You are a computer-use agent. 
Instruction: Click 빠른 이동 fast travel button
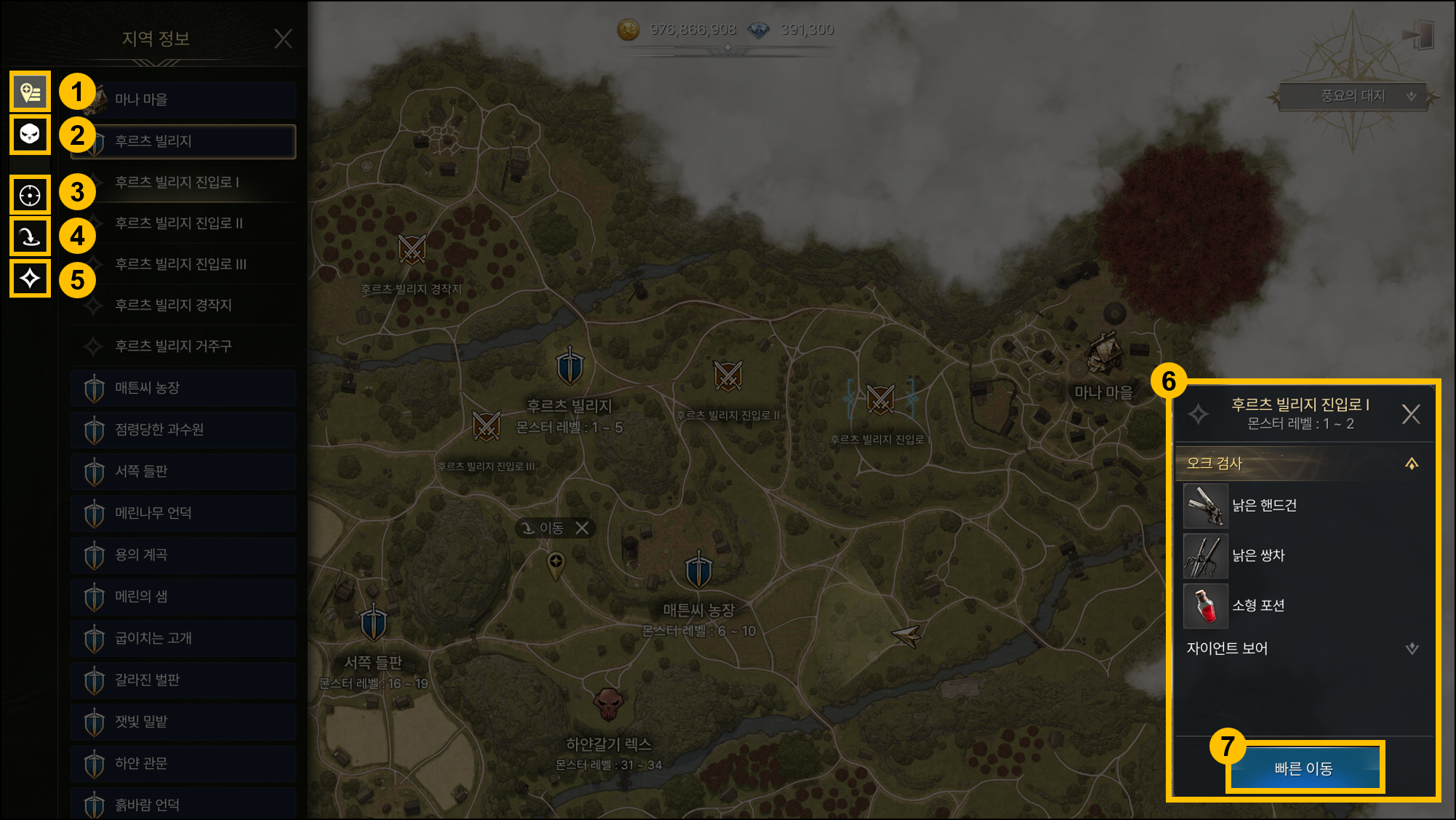[x=1304, y=768]
